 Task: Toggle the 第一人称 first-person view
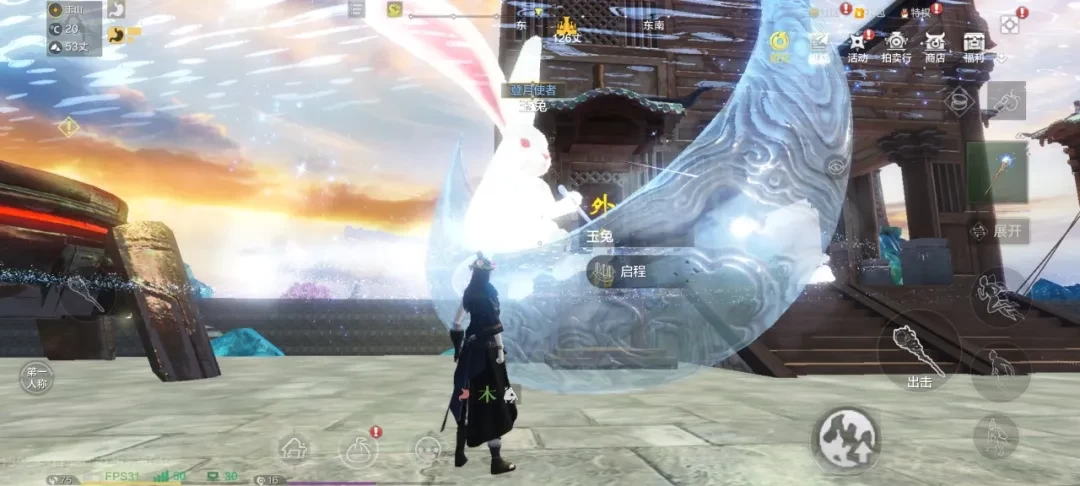point(38,377)
